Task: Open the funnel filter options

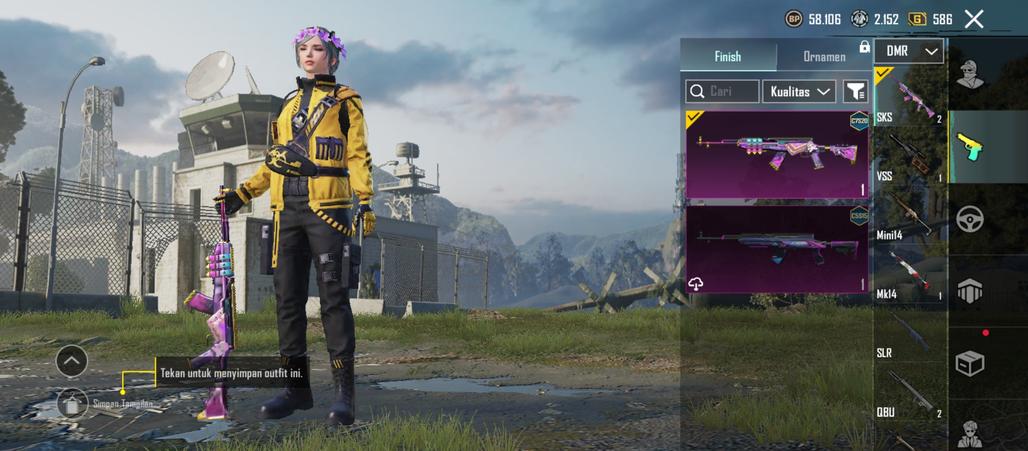Action: tap(855, 92)
